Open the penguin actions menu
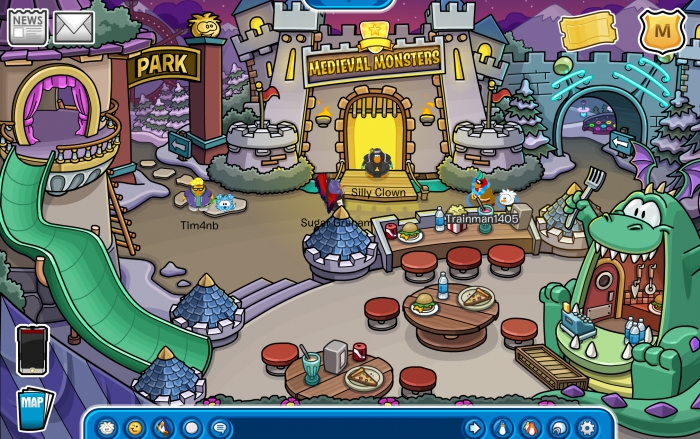Screen dimensions: 700x439 click(x=163, y=427)
